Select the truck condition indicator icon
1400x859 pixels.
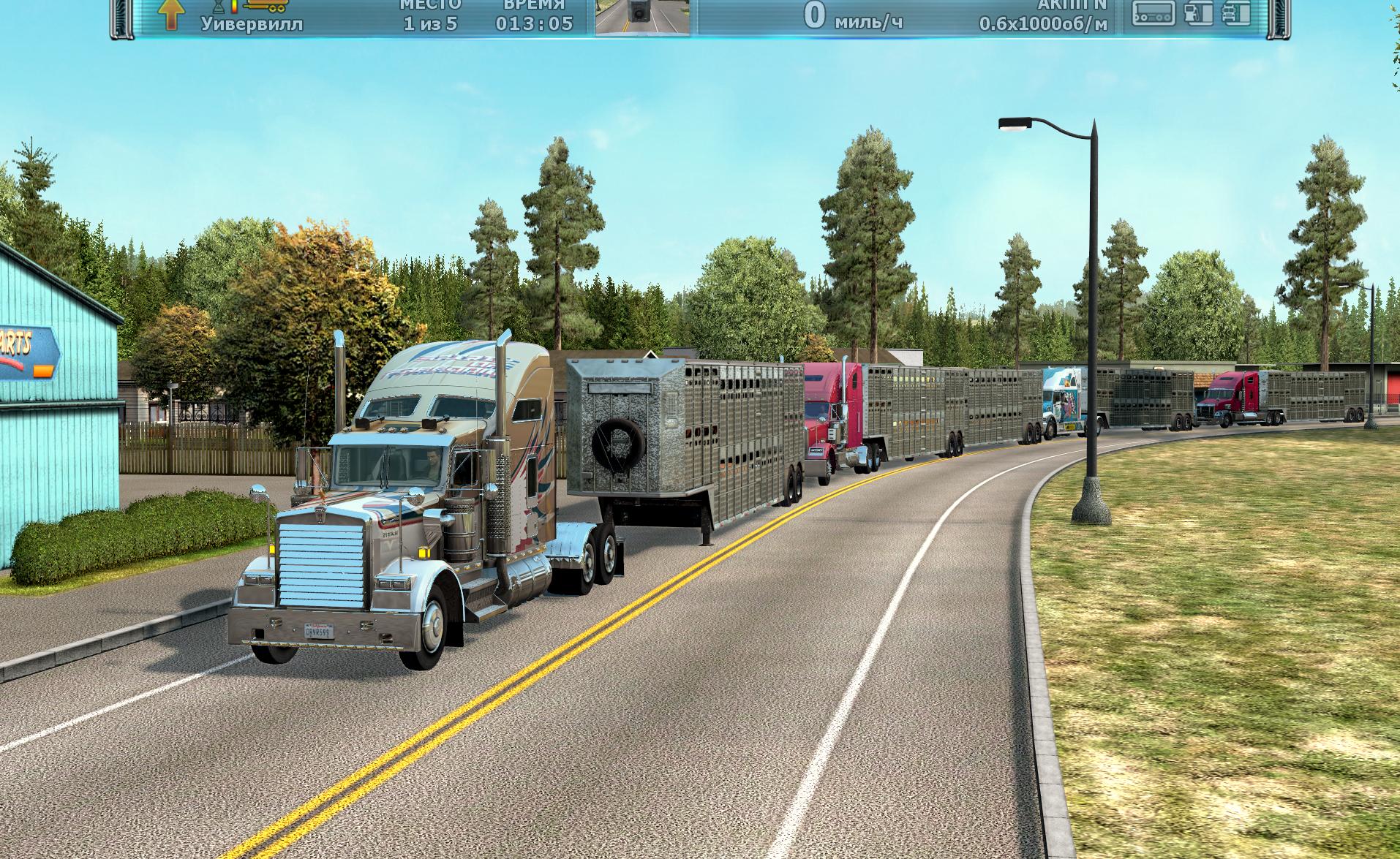click(x=1238, y=13)
